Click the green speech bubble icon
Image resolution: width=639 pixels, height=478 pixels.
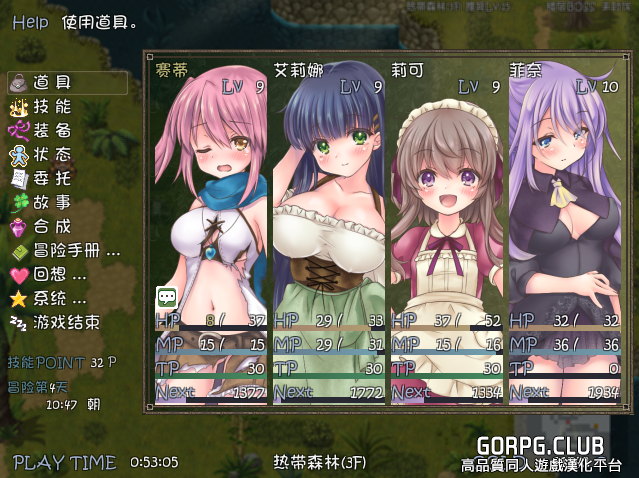point(166,297)
